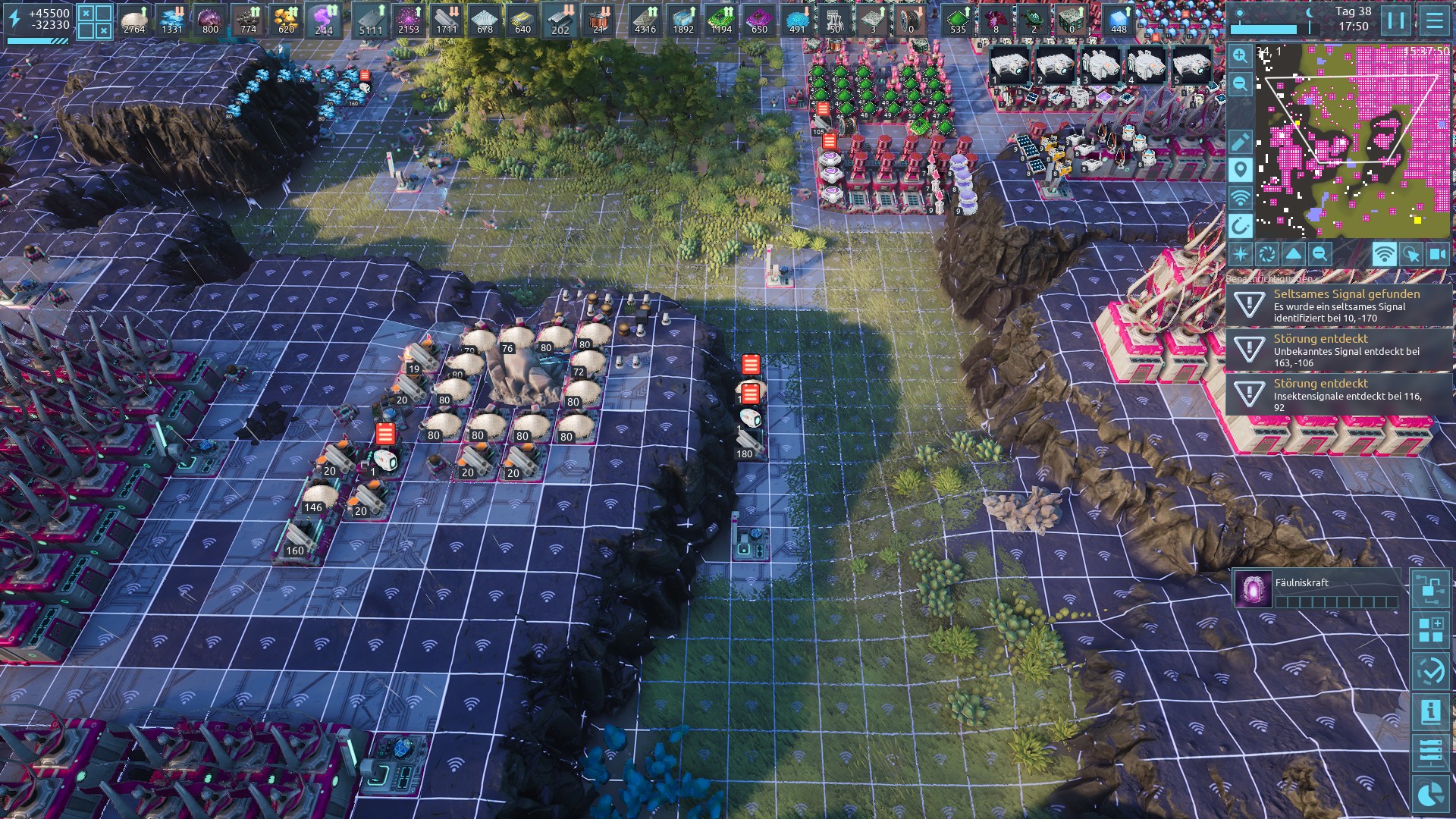Open the pie chart statistics button
Image resolution: width=1456 pixels, height=819 pixels.
click(1431, 794)
